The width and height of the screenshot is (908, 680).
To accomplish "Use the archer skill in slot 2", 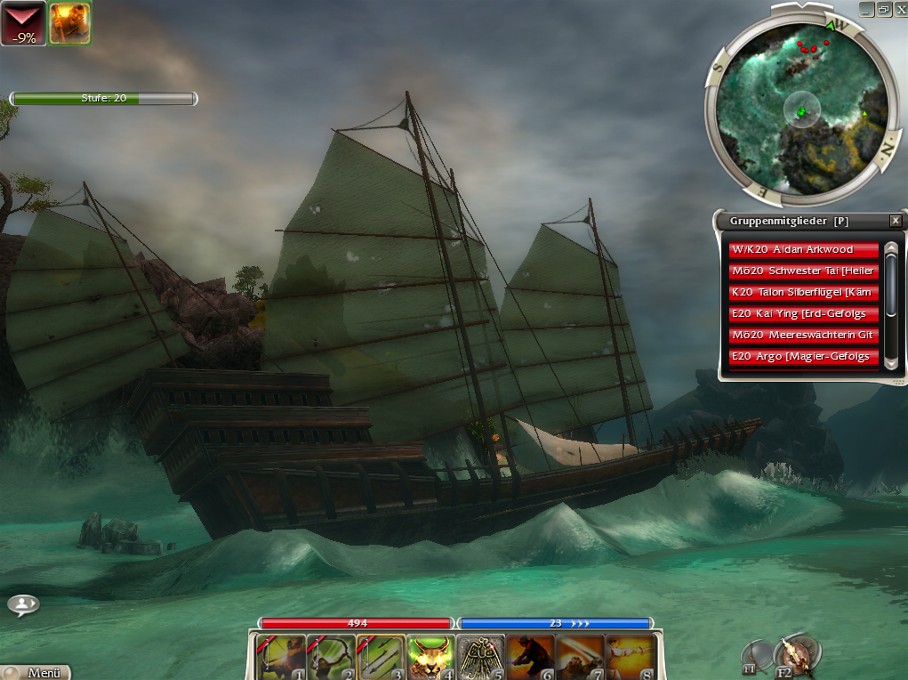I will coord(329,656).
